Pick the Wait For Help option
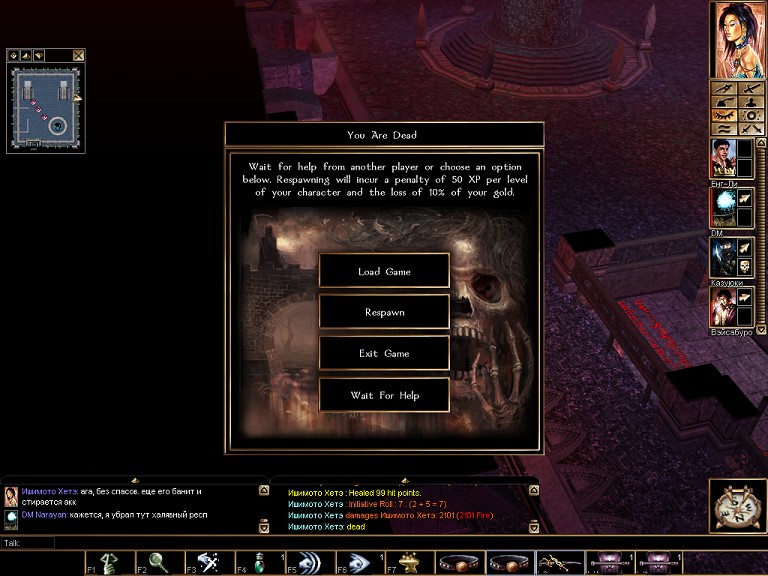The image size is (768, 576). coord(384,395)
